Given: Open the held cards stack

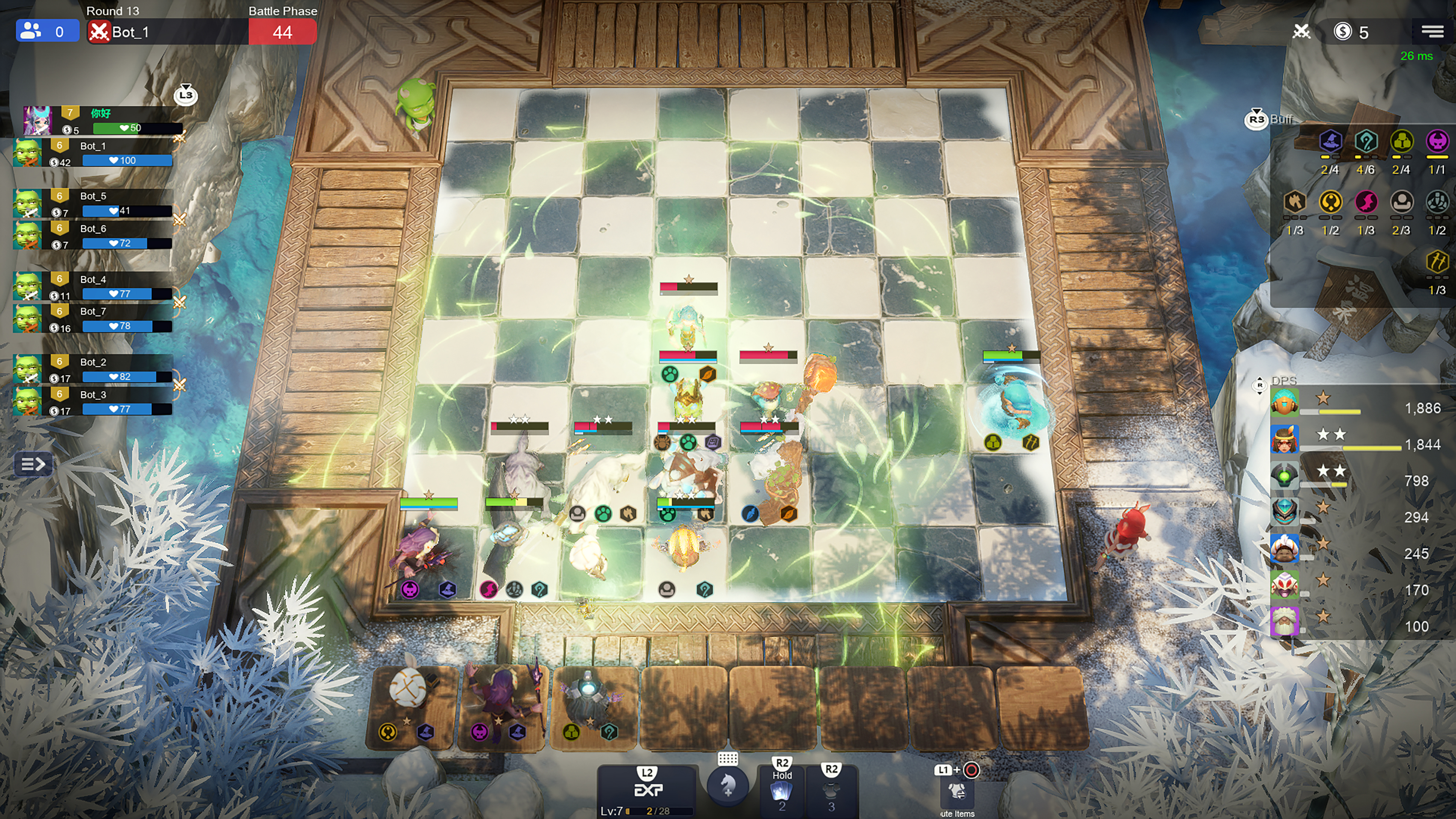Looking at the screenshot, I should 782,790.
